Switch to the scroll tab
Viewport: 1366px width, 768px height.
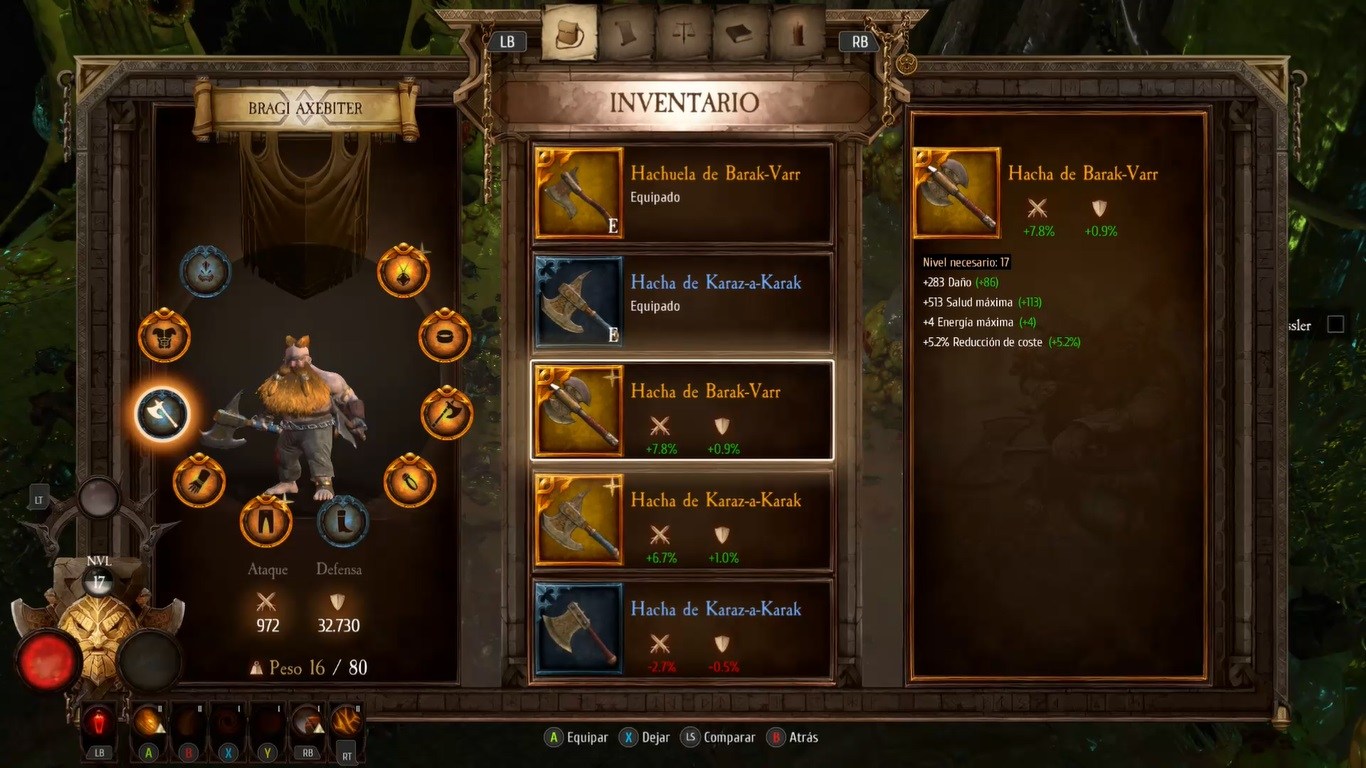pos(626,34)
